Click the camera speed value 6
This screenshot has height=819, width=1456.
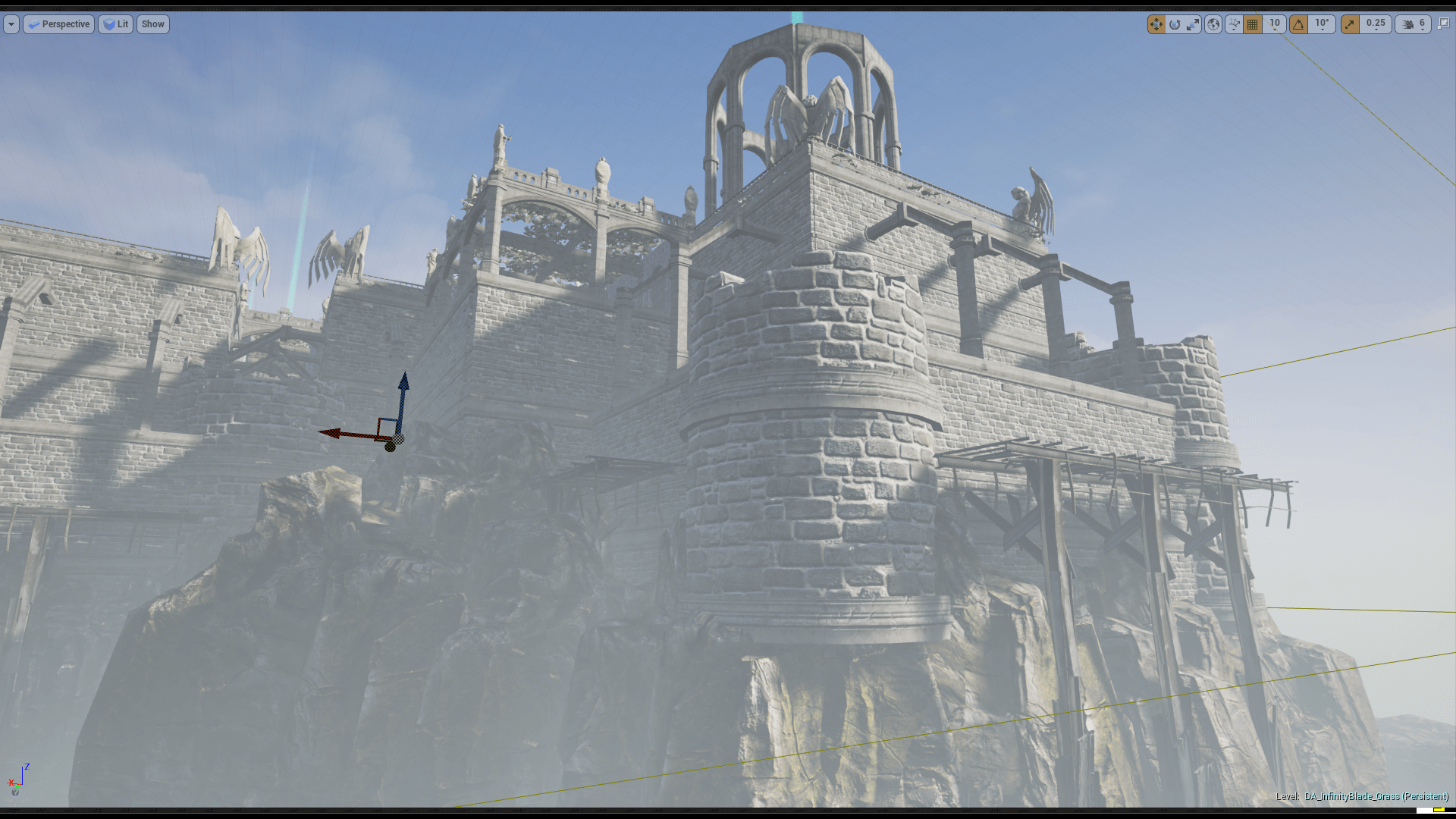tap(1422, 24)
